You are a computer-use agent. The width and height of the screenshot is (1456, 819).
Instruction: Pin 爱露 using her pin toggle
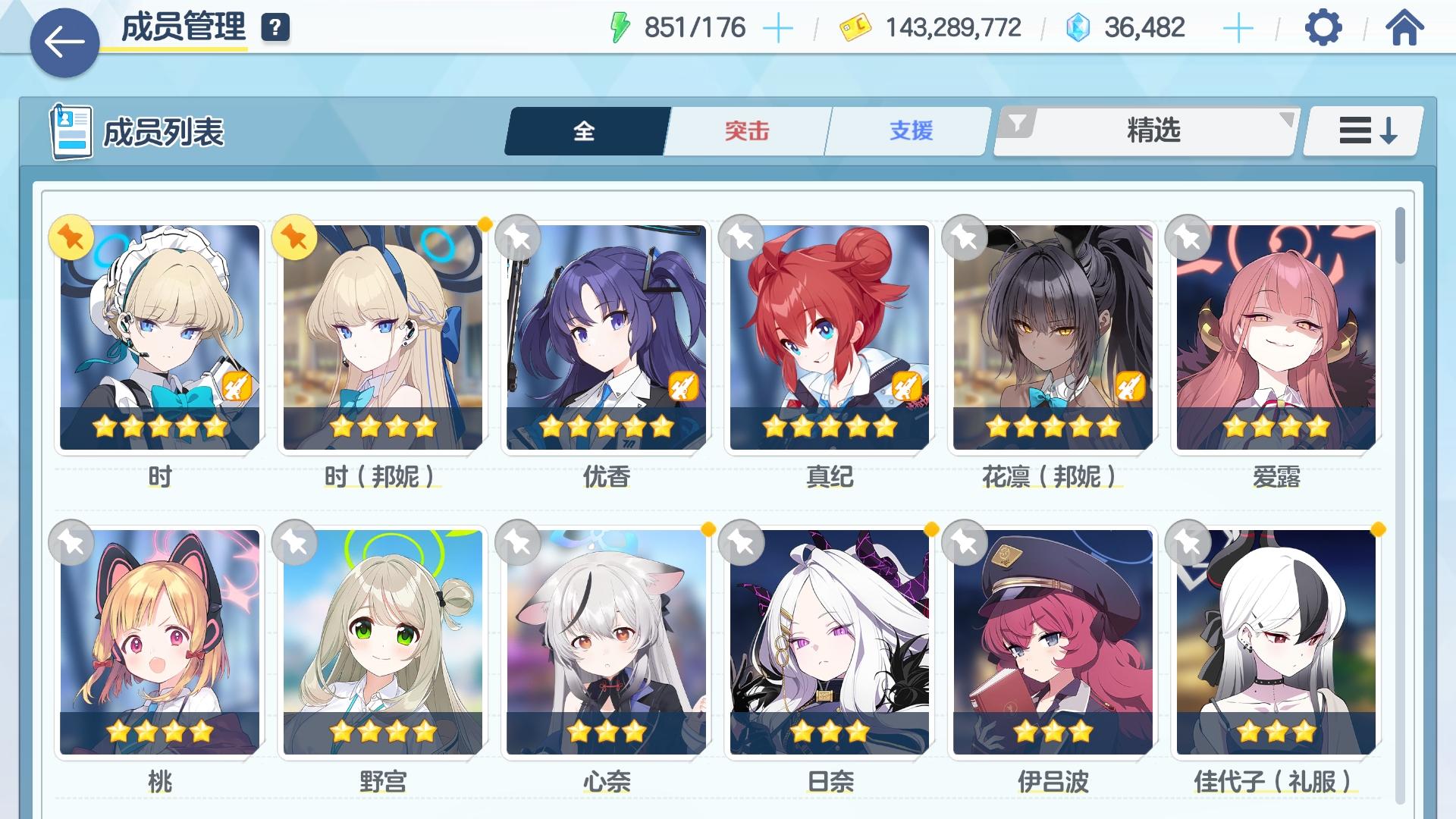point(1187,238)
